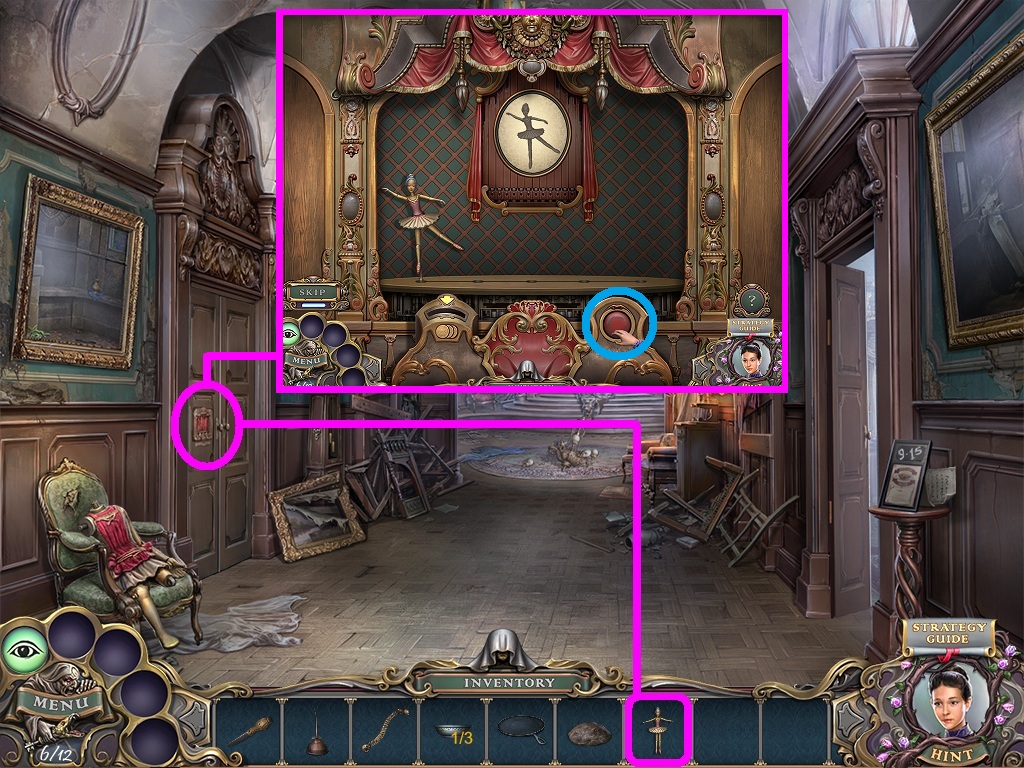1024x768 pixels.
Task: Open the puzzle's question mark help
Action: point(752,299)
